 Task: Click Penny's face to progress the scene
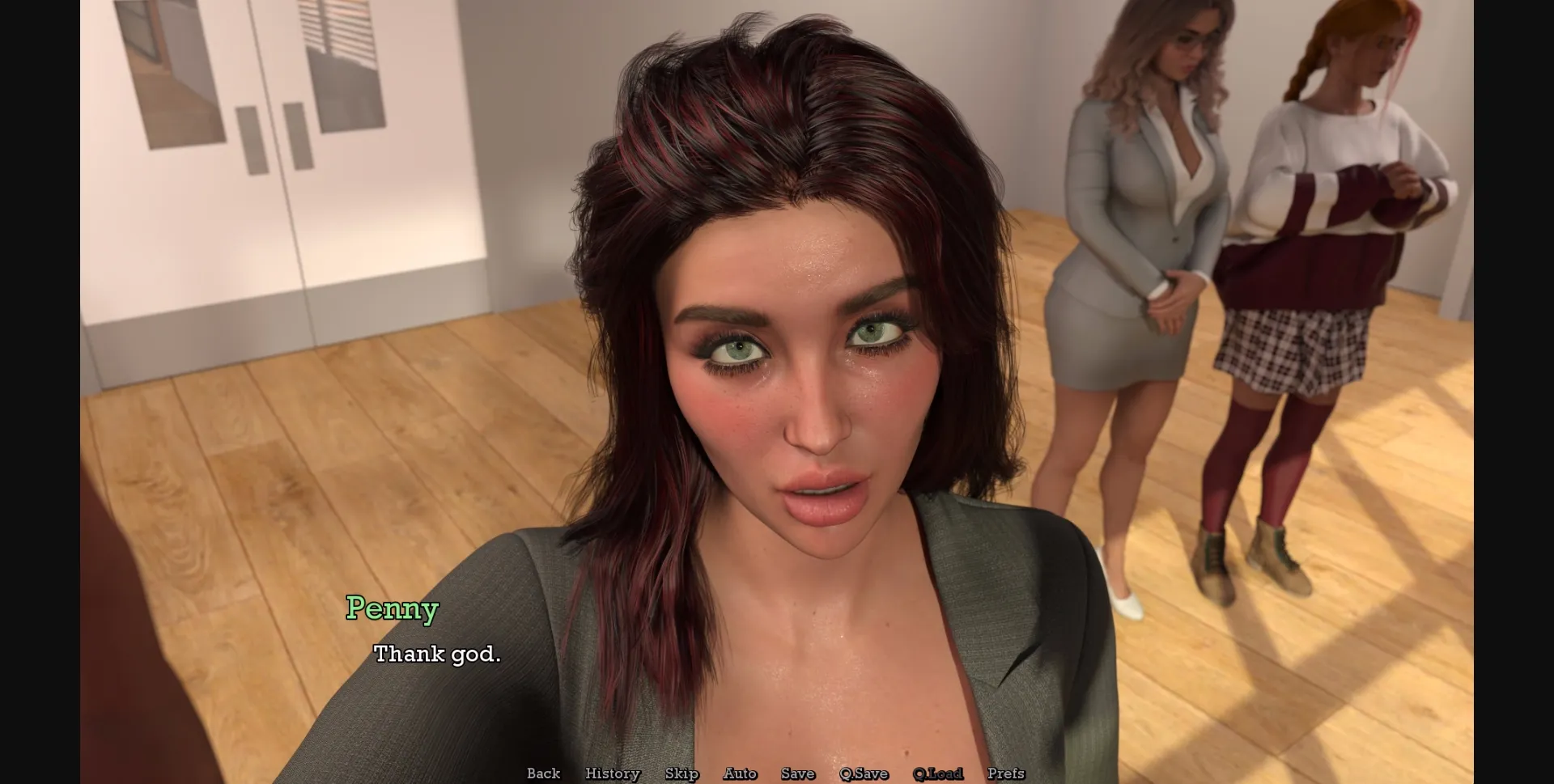(801, 388)
